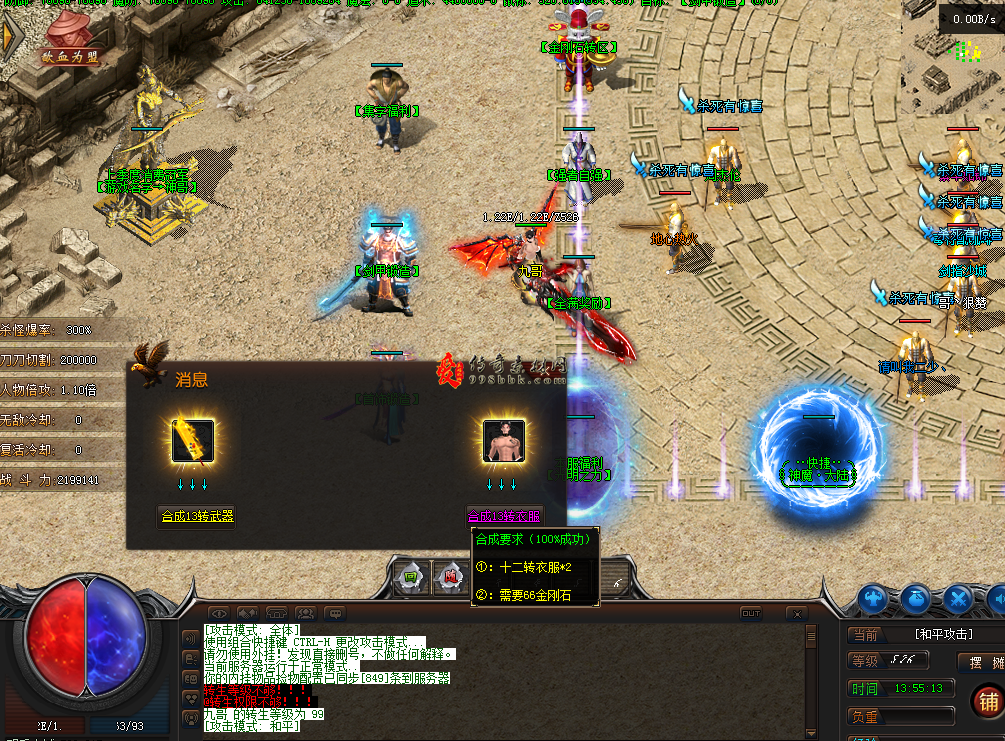Select the shirtless character armor icon
The image size is (1005, 741).
[504, 440]
